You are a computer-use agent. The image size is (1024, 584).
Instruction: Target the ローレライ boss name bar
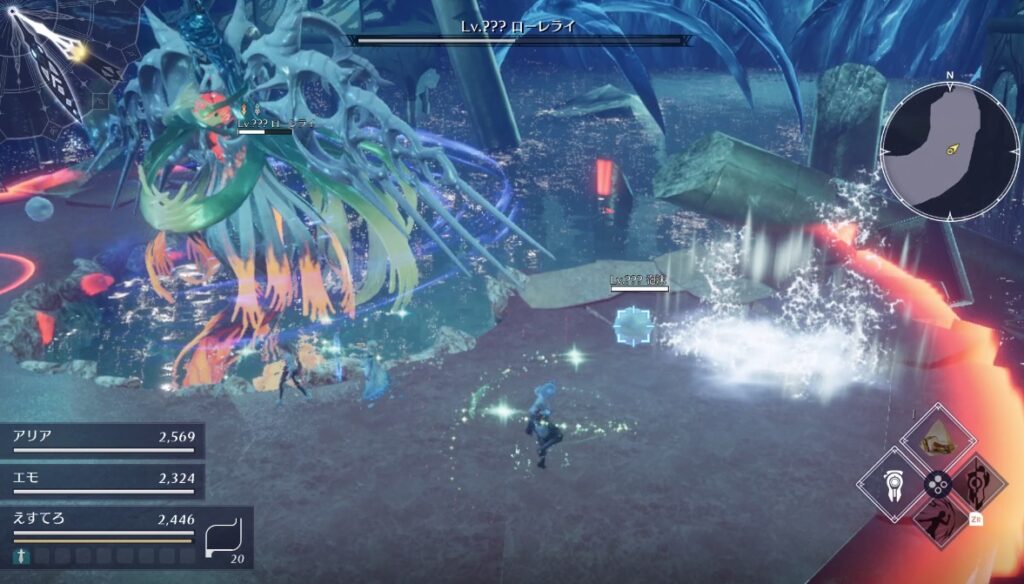coord(520,32)
